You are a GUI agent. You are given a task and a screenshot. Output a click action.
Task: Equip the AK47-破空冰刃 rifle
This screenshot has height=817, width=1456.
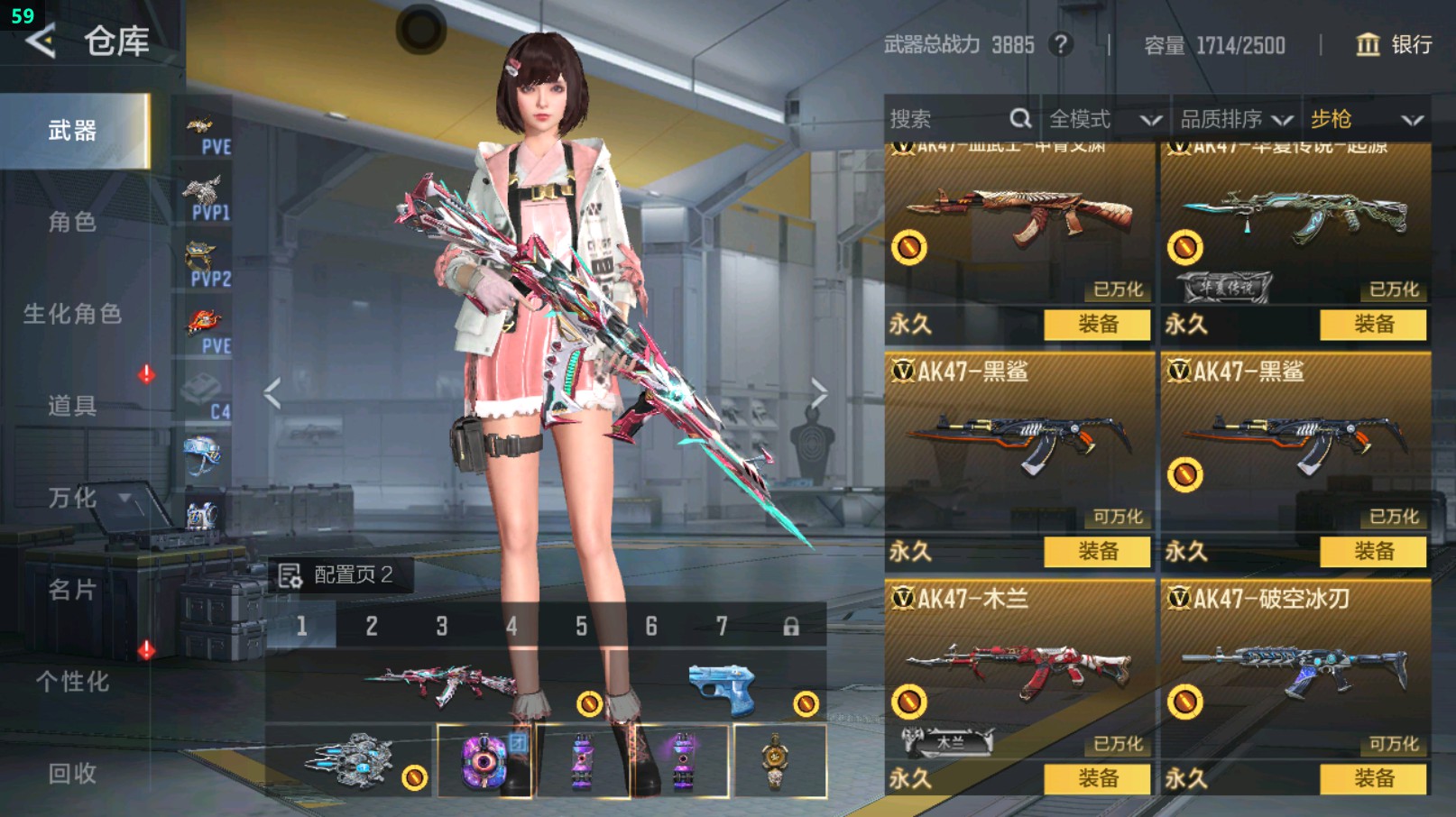click(x=1373, y=778)
